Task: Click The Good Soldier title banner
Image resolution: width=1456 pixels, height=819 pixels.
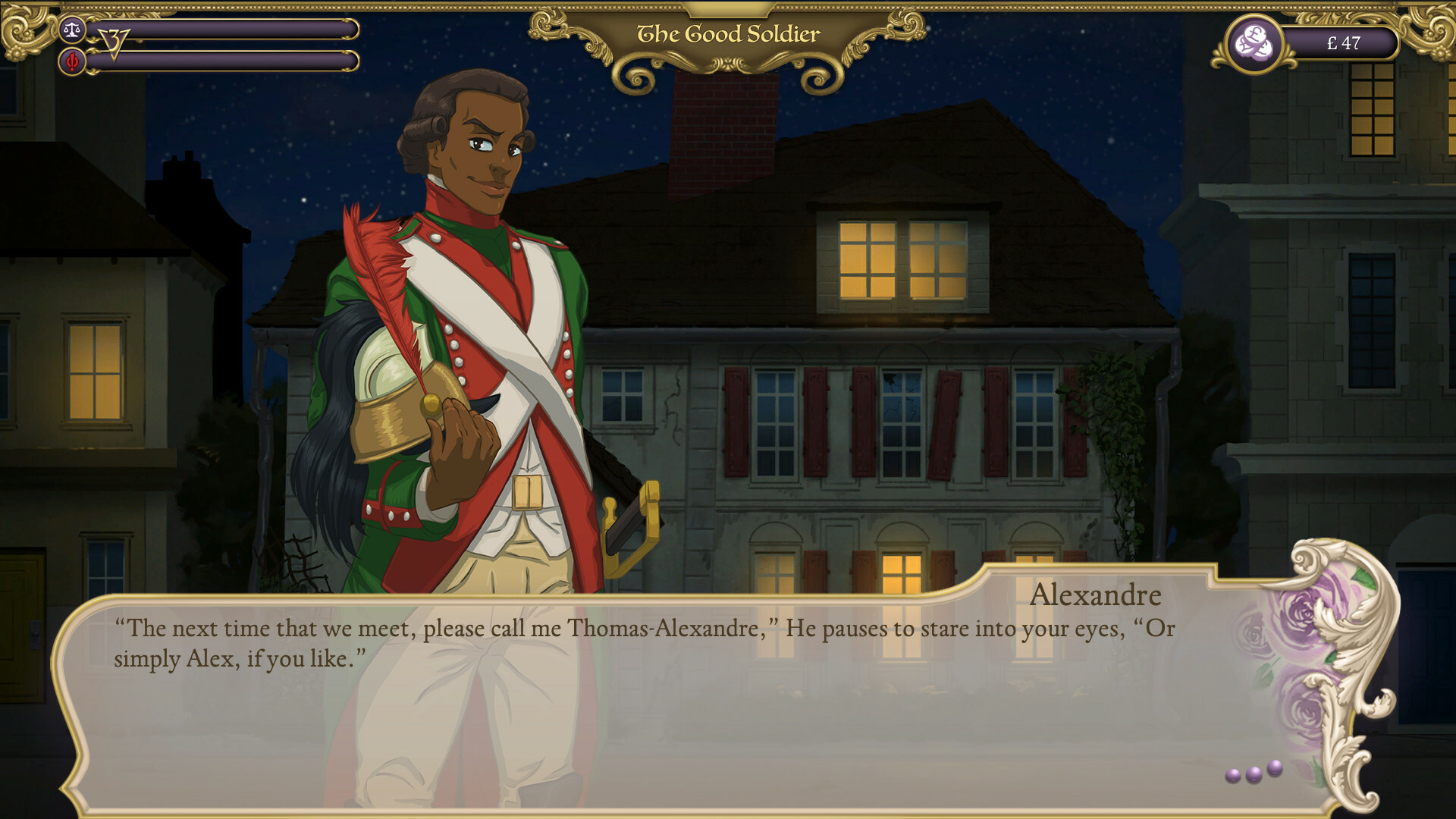Action: (x=727, y=33)
